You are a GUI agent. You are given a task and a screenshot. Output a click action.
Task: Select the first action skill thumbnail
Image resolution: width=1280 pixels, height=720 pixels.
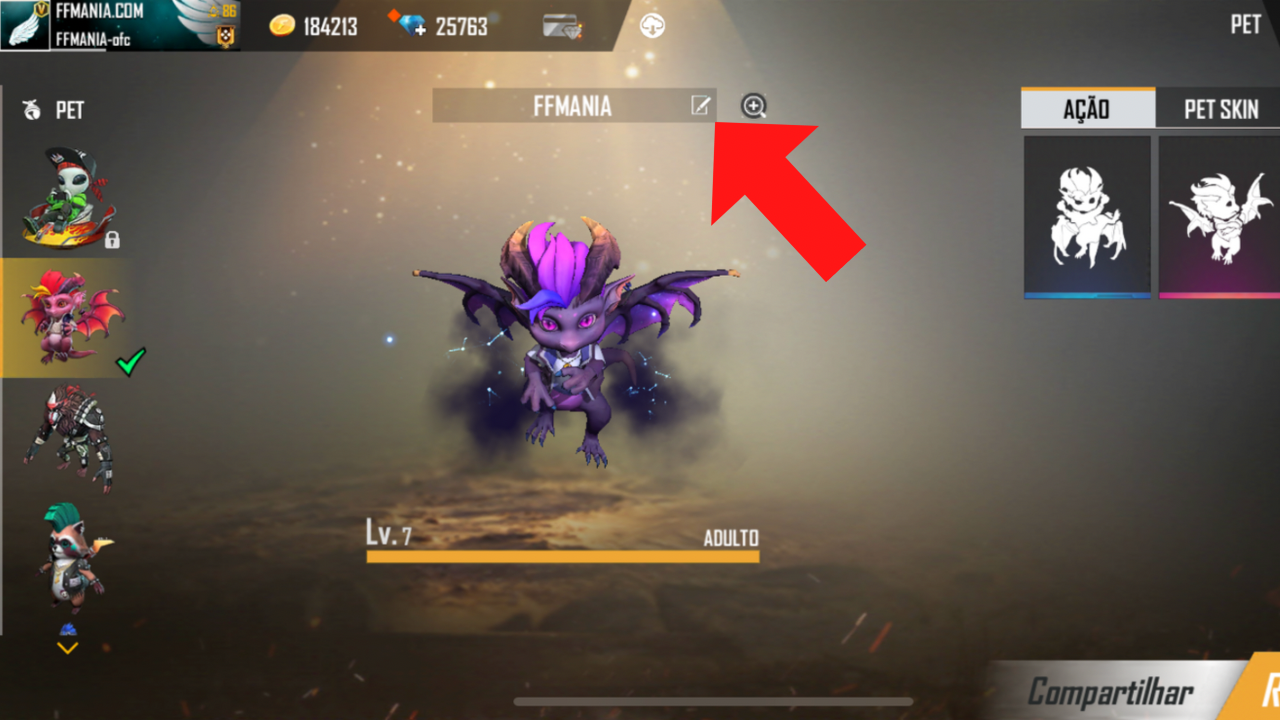(1087, 215)
